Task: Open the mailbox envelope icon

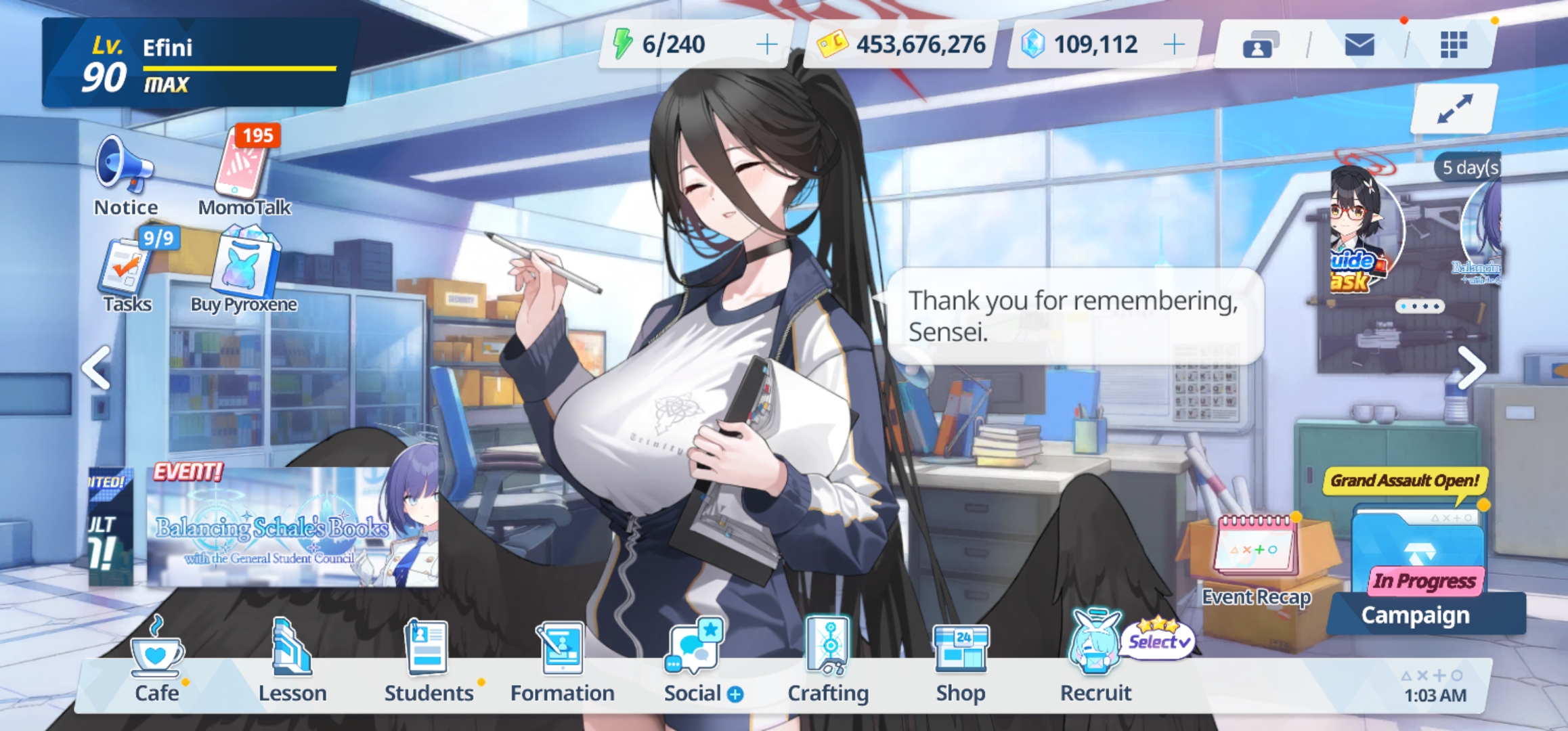Action: (x=1359, y=45)
